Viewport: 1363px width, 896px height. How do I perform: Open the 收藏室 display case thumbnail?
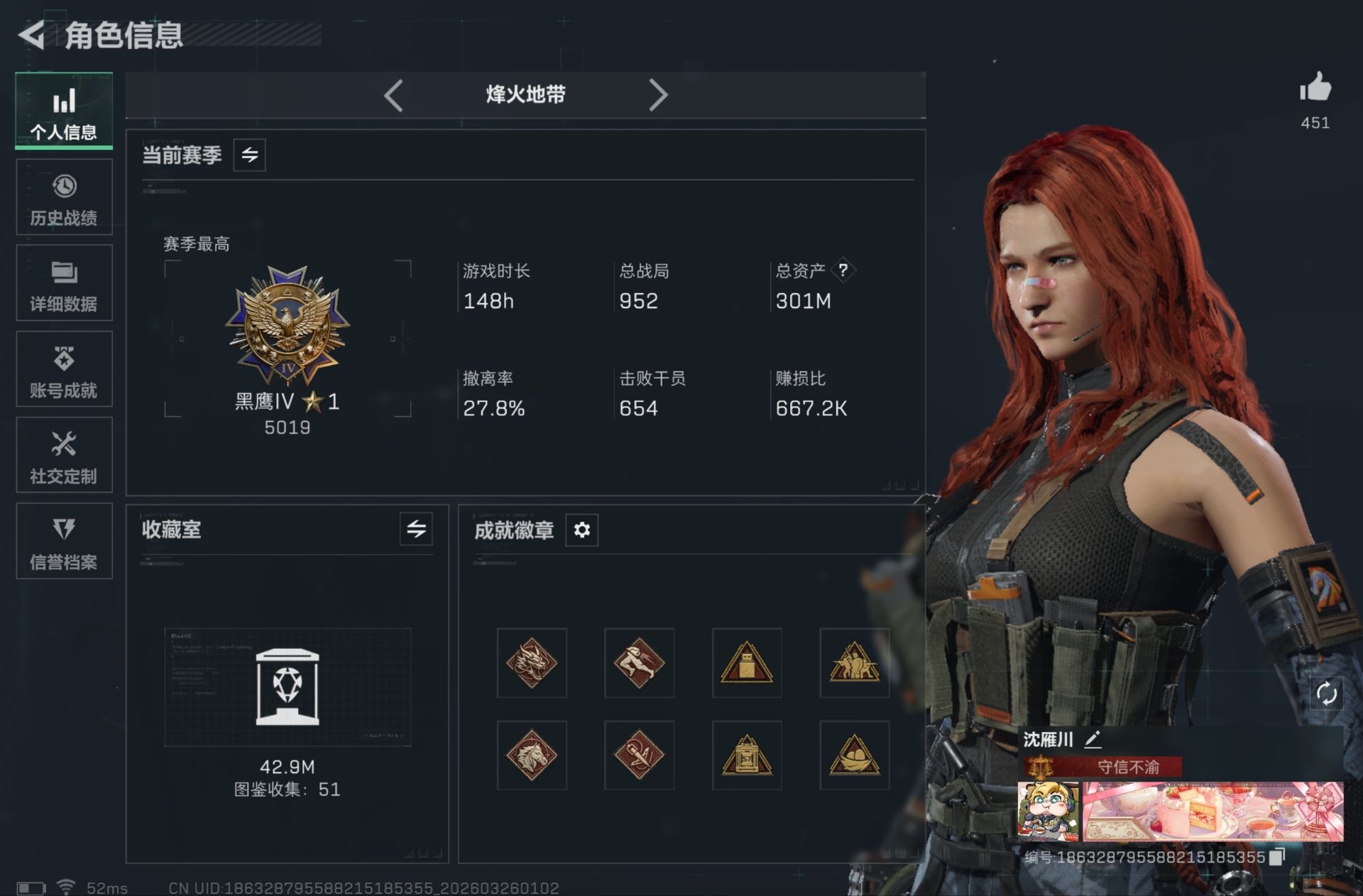click(288, 687)
